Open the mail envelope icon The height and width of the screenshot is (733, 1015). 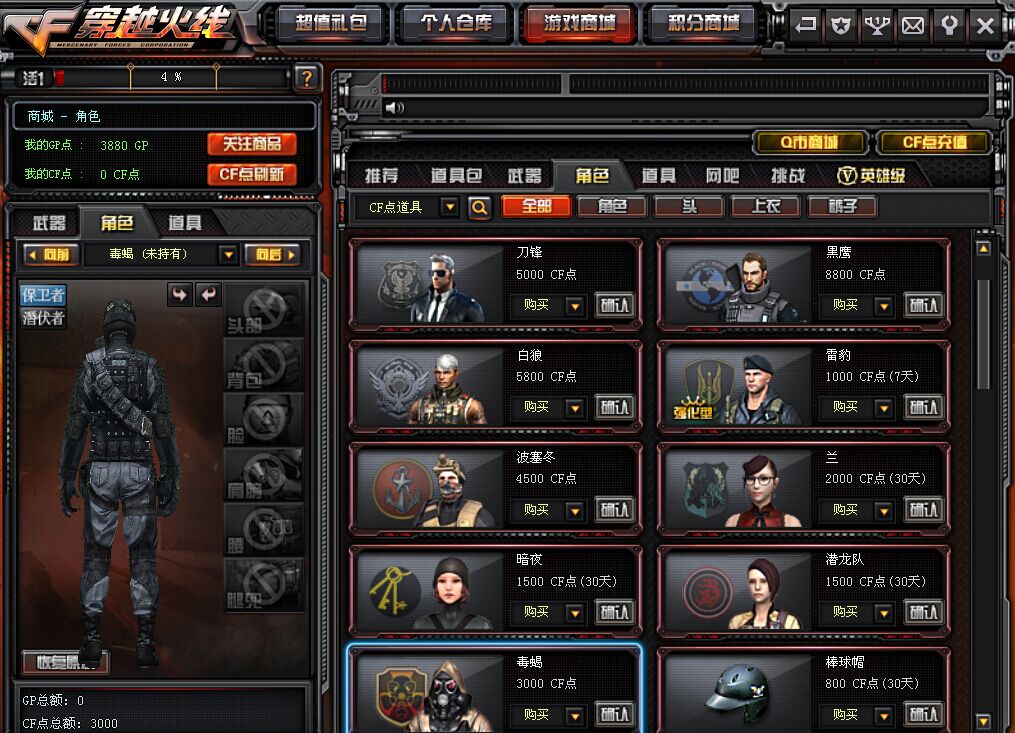pos(913,26)
